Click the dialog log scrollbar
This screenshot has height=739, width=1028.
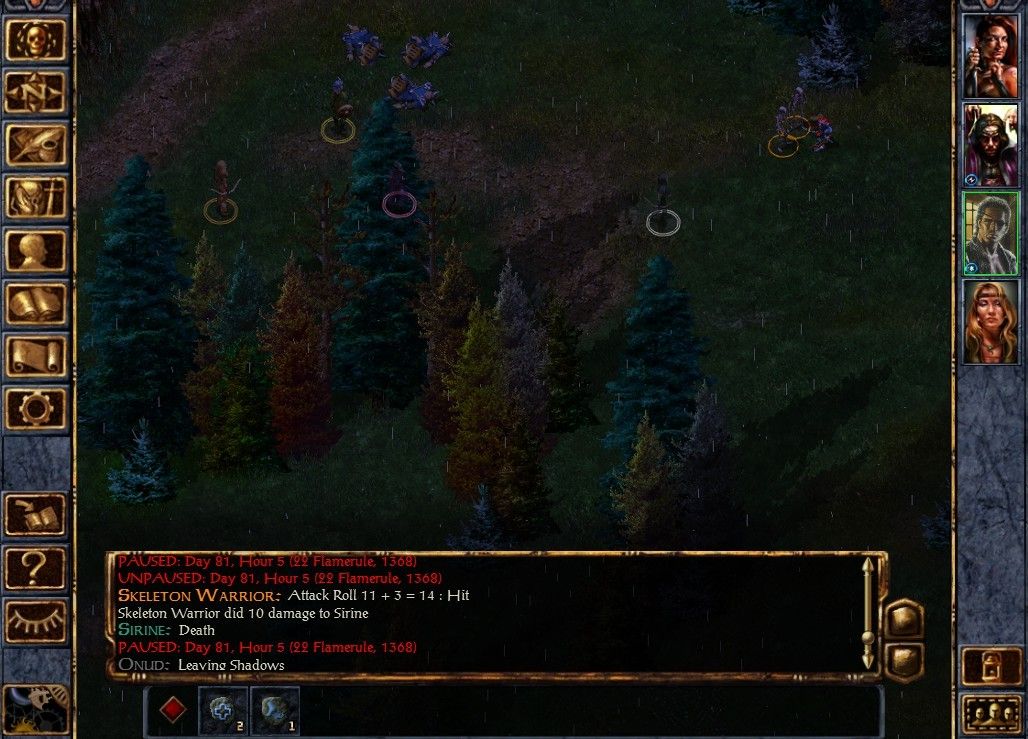point(867,612)
